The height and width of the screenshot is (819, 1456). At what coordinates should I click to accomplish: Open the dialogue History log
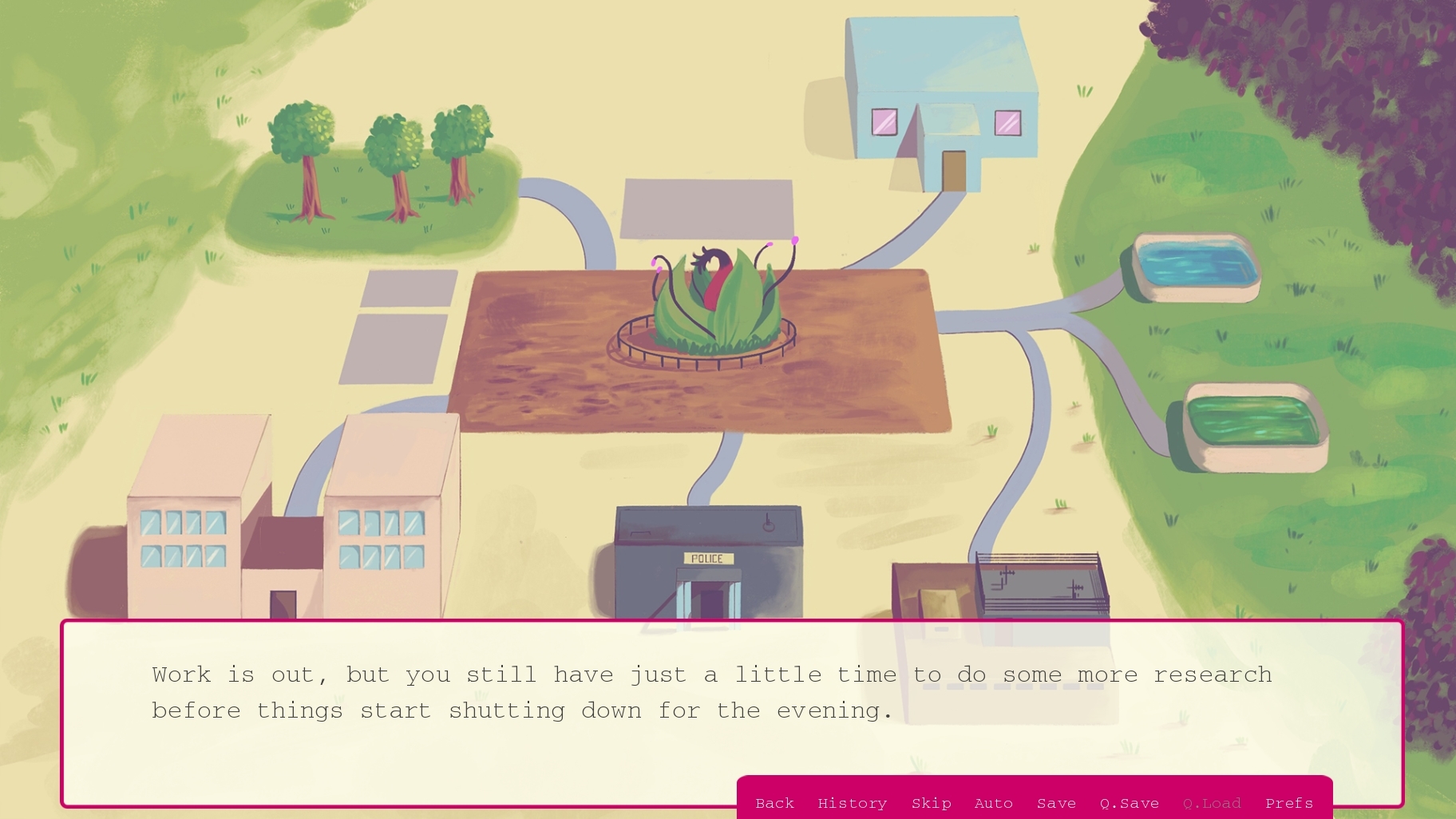pos(852,803)
